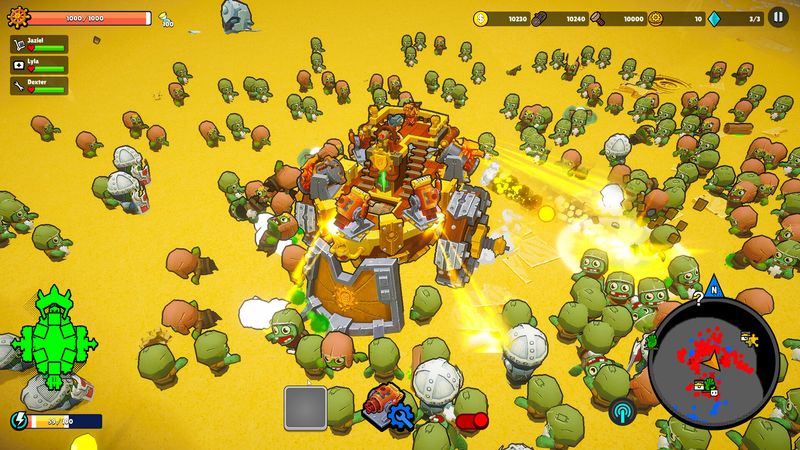
Task: Select crew member Lyla's card
Action: (x=39, y=65)
